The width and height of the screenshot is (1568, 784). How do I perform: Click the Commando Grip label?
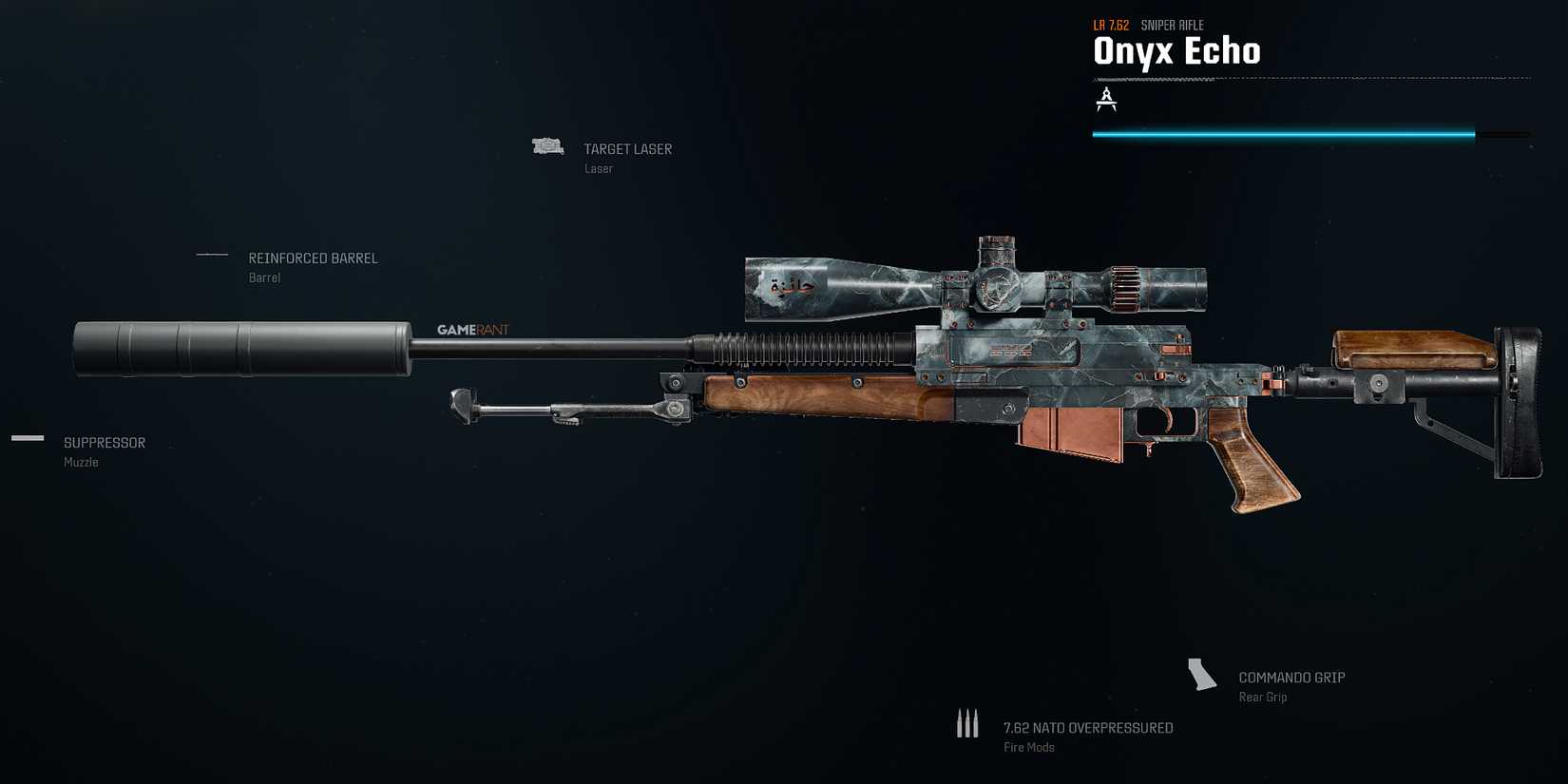click(x=1291, y=677)
